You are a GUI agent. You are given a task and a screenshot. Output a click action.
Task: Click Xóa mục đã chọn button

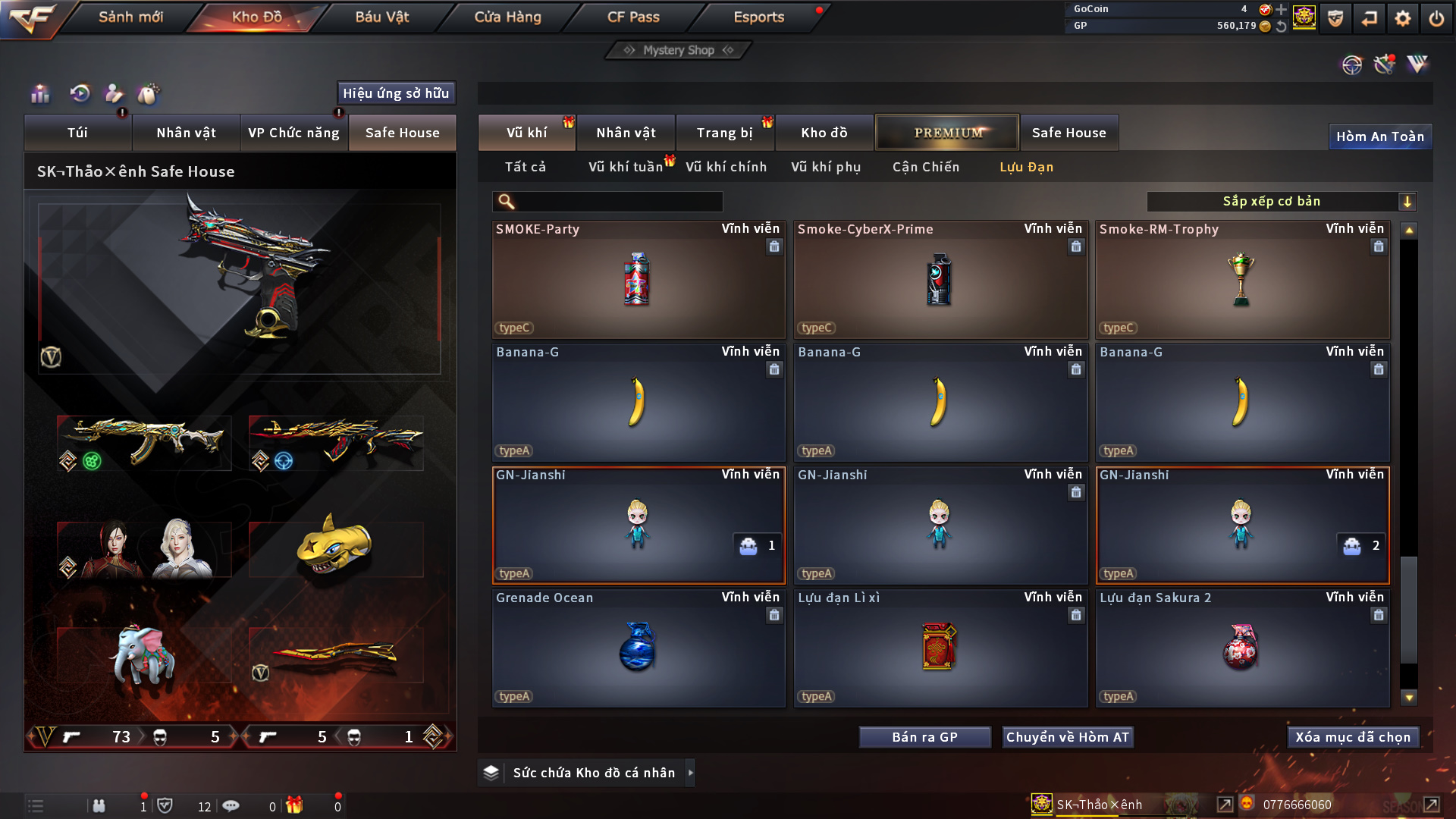point(1352,737)
